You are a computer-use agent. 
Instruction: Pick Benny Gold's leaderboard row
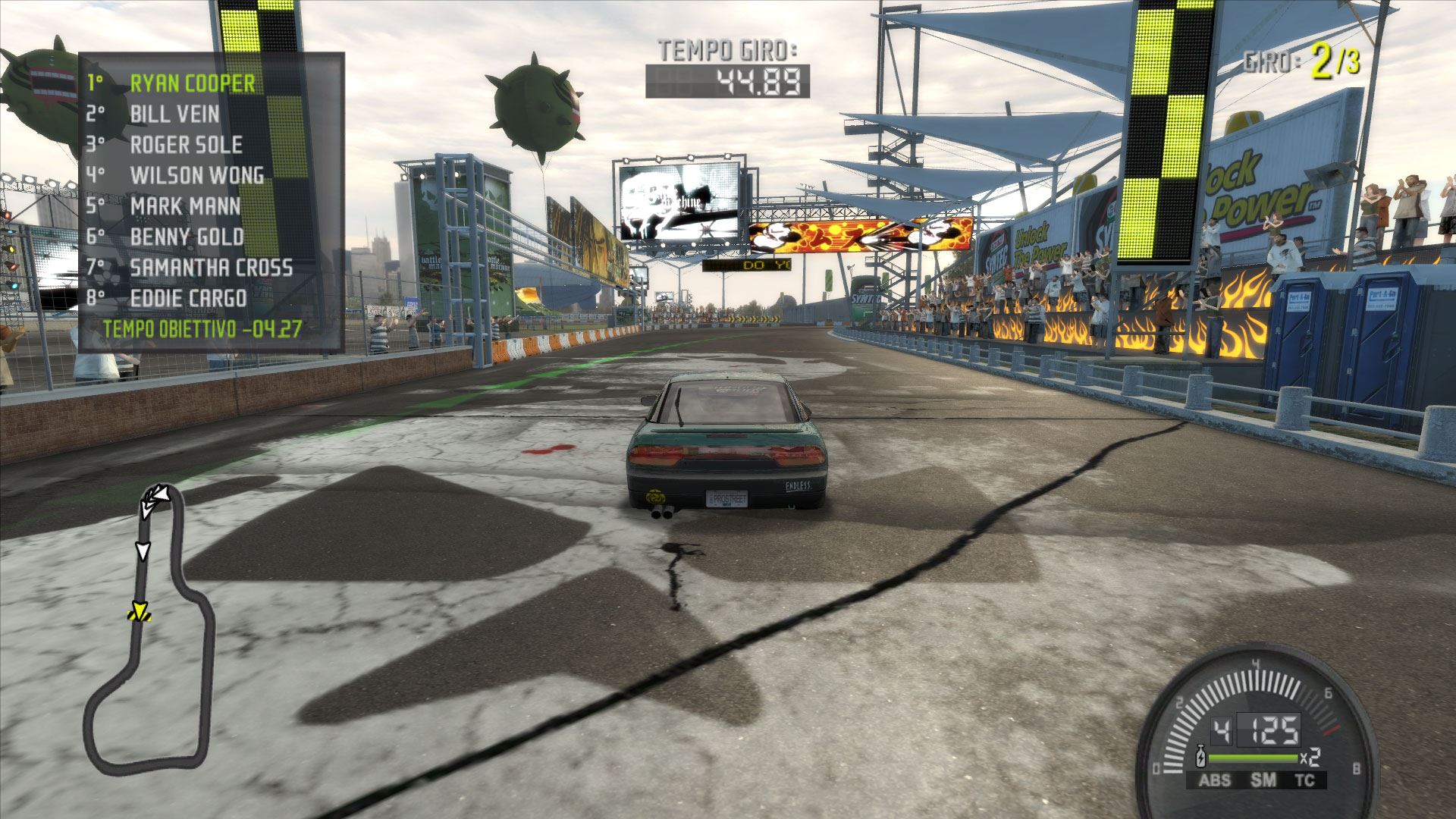coord(187,237)
